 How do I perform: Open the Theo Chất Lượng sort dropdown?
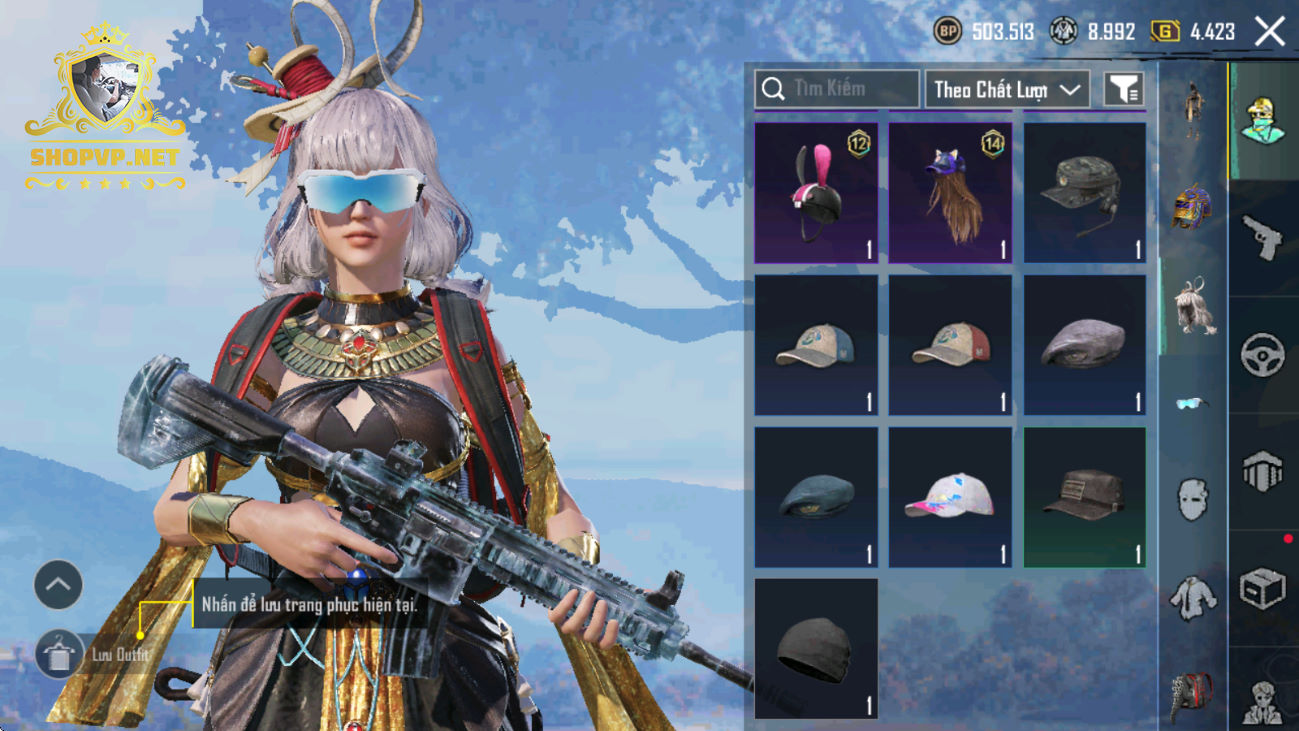pos(1007,89)
